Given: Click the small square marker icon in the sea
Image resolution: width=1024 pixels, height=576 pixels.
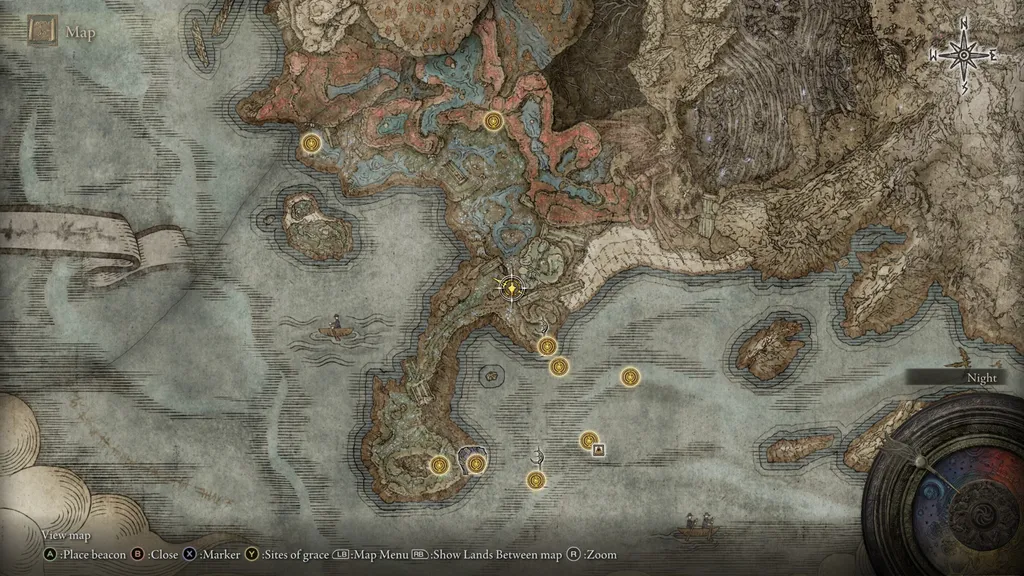Looking at the screenshot, I should 598,451.
